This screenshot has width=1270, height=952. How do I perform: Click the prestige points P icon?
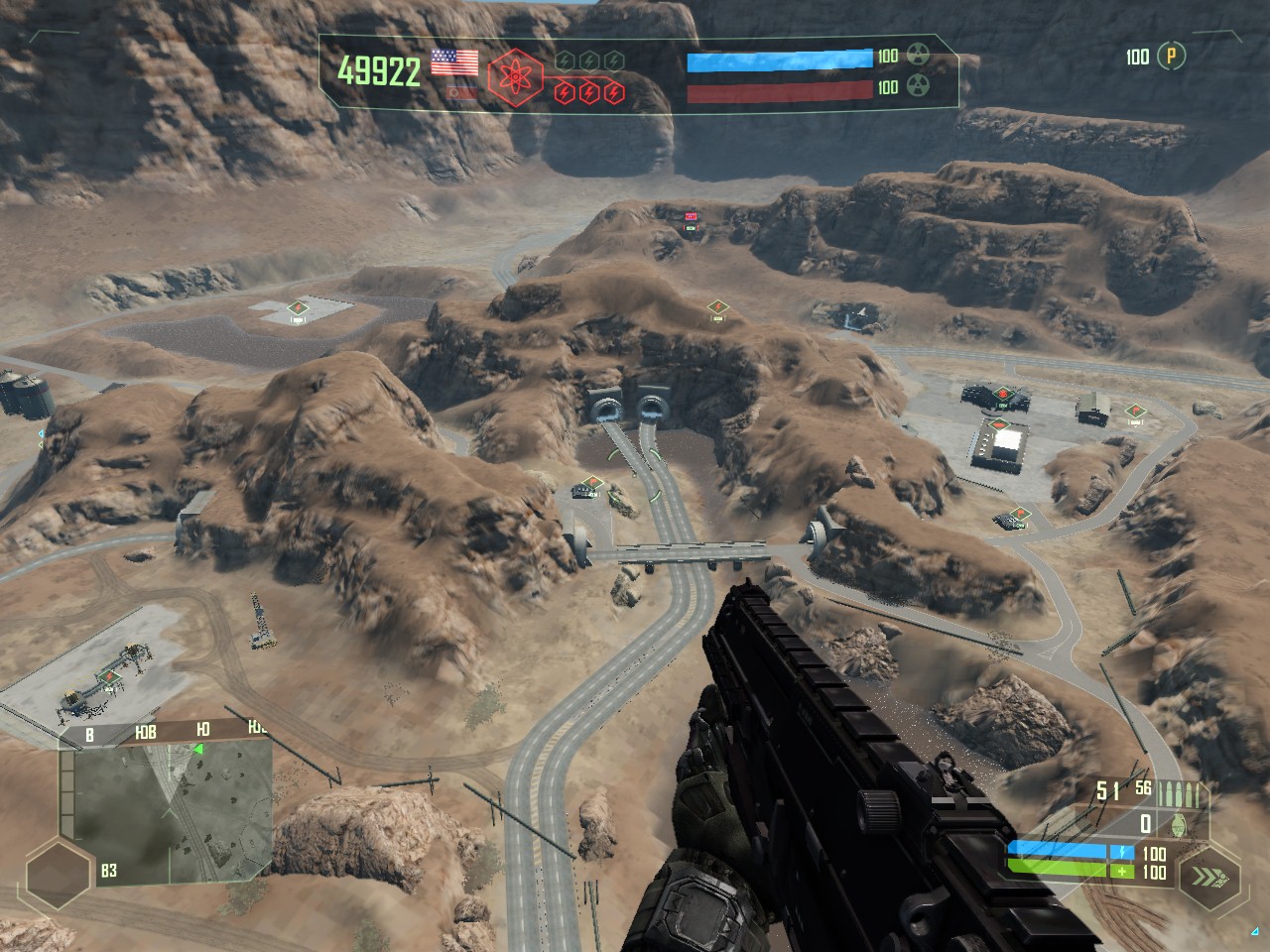coord(1172,56)
